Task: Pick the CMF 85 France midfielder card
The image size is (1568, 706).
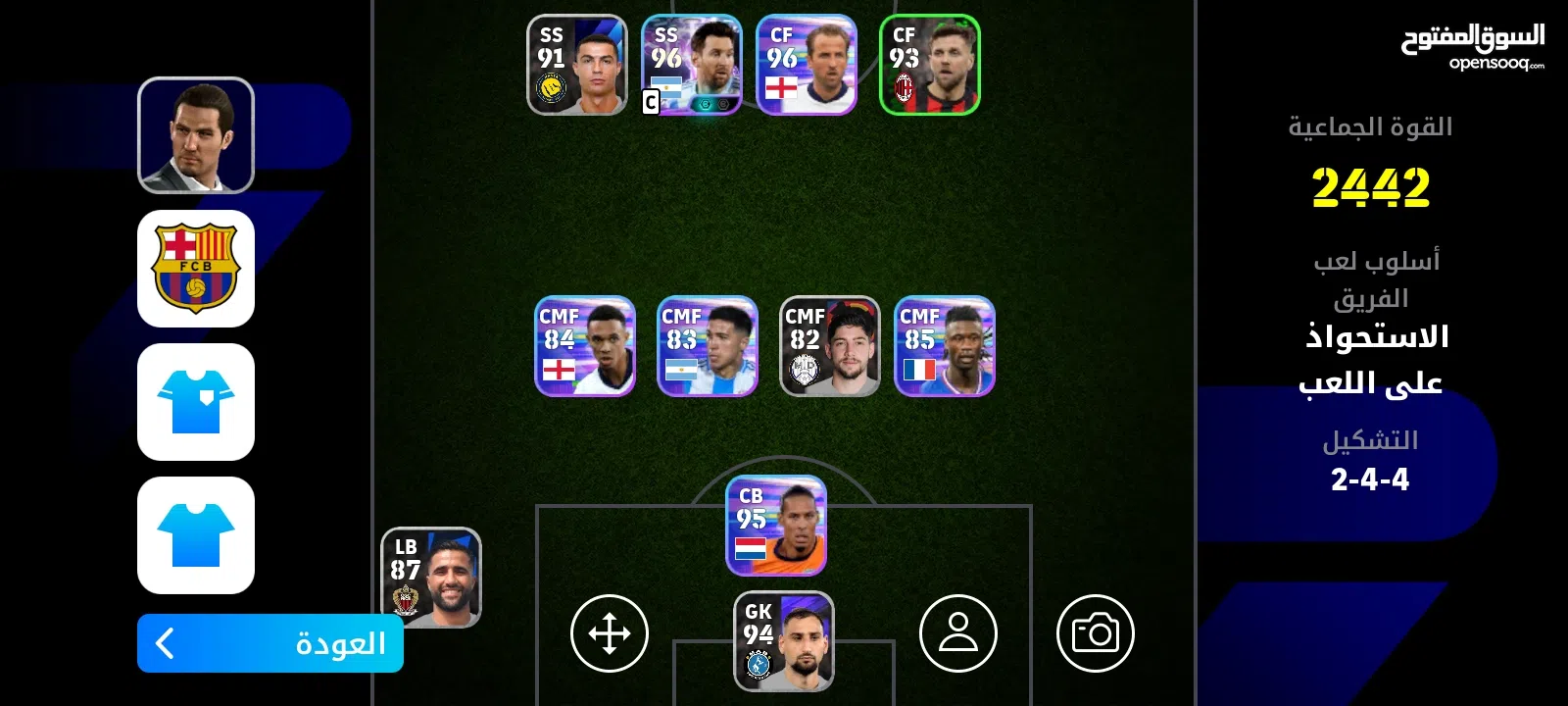Action: (x=945, y=346)
